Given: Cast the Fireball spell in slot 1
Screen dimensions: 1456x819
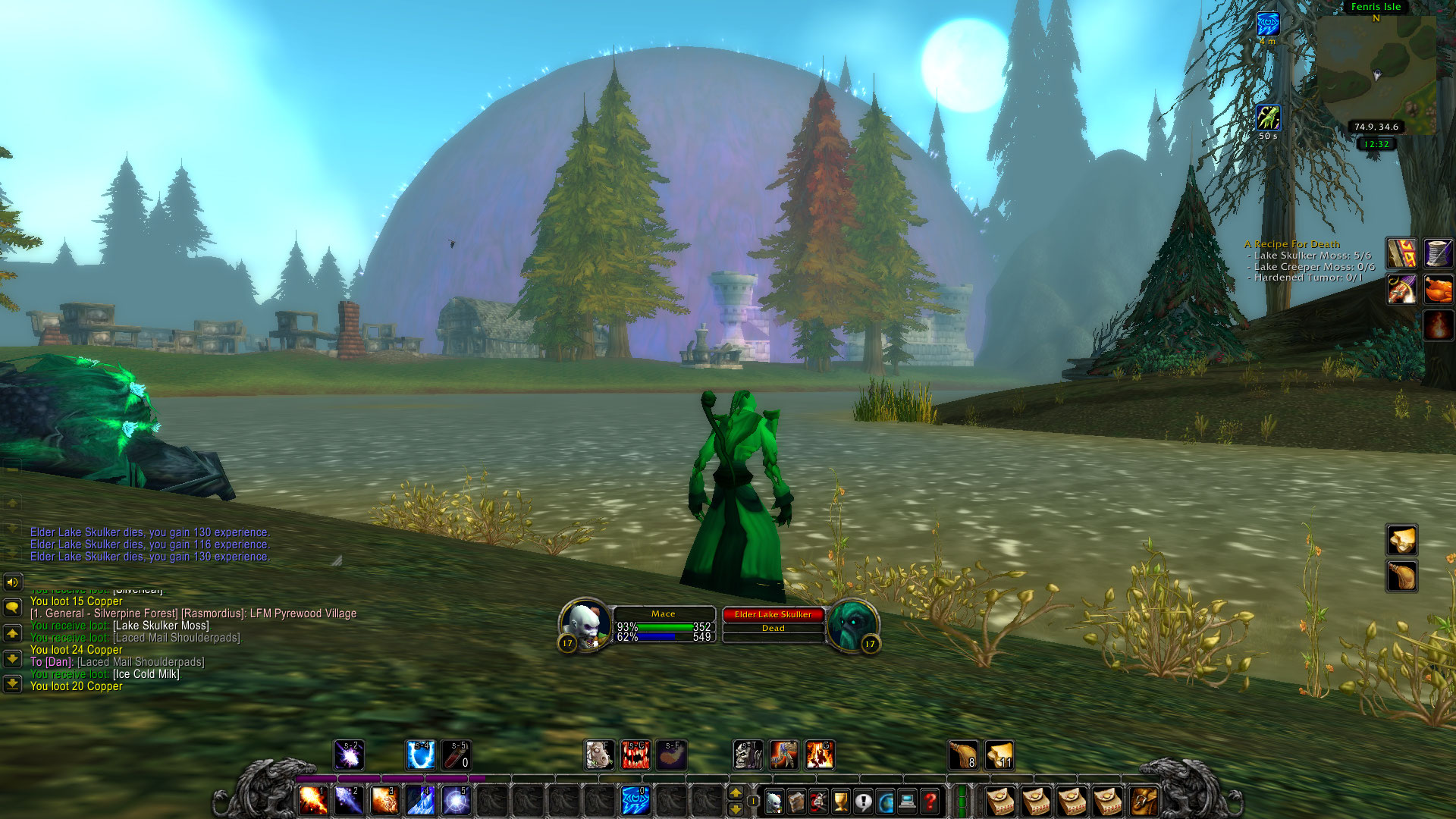Looking at the screenshot, I should pyautogui.click(x=312, y=801).
